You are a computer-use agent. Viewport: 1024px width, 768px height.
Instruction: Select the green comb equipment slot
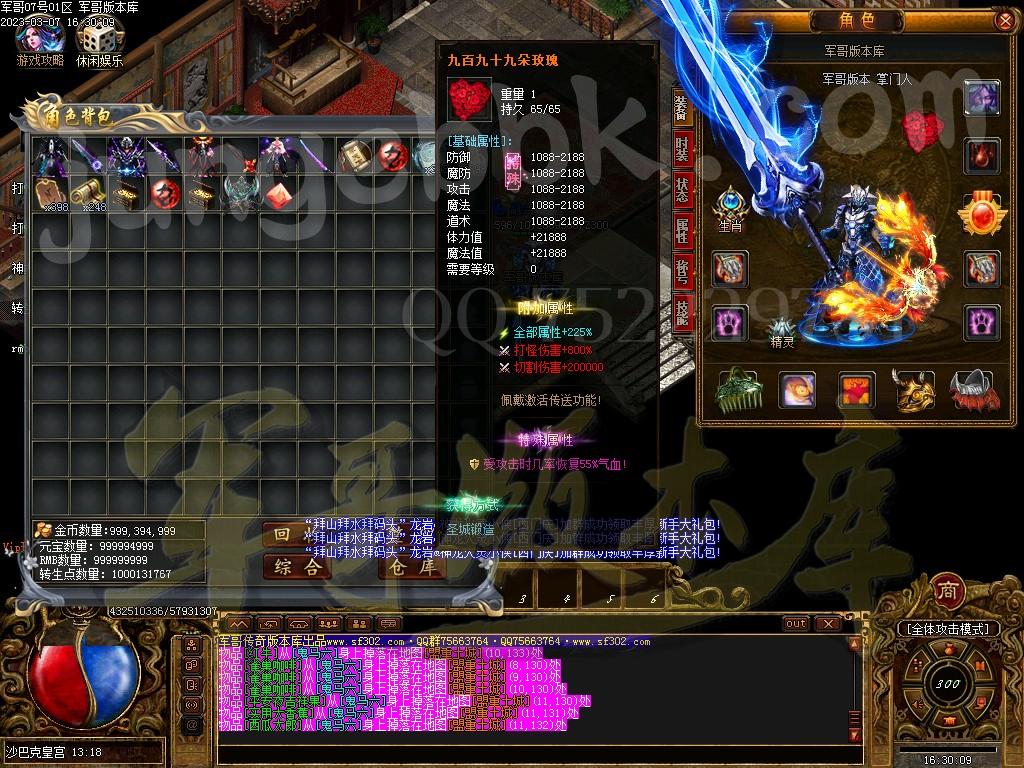pos(738,390)
